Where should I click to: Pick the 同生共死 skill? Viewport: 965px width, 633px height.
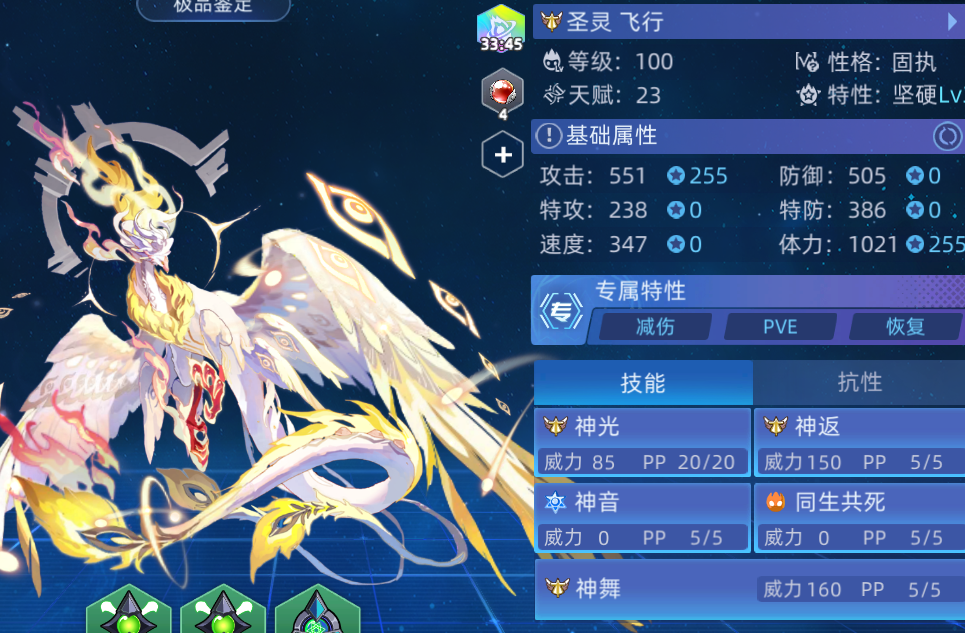[859, 518]
